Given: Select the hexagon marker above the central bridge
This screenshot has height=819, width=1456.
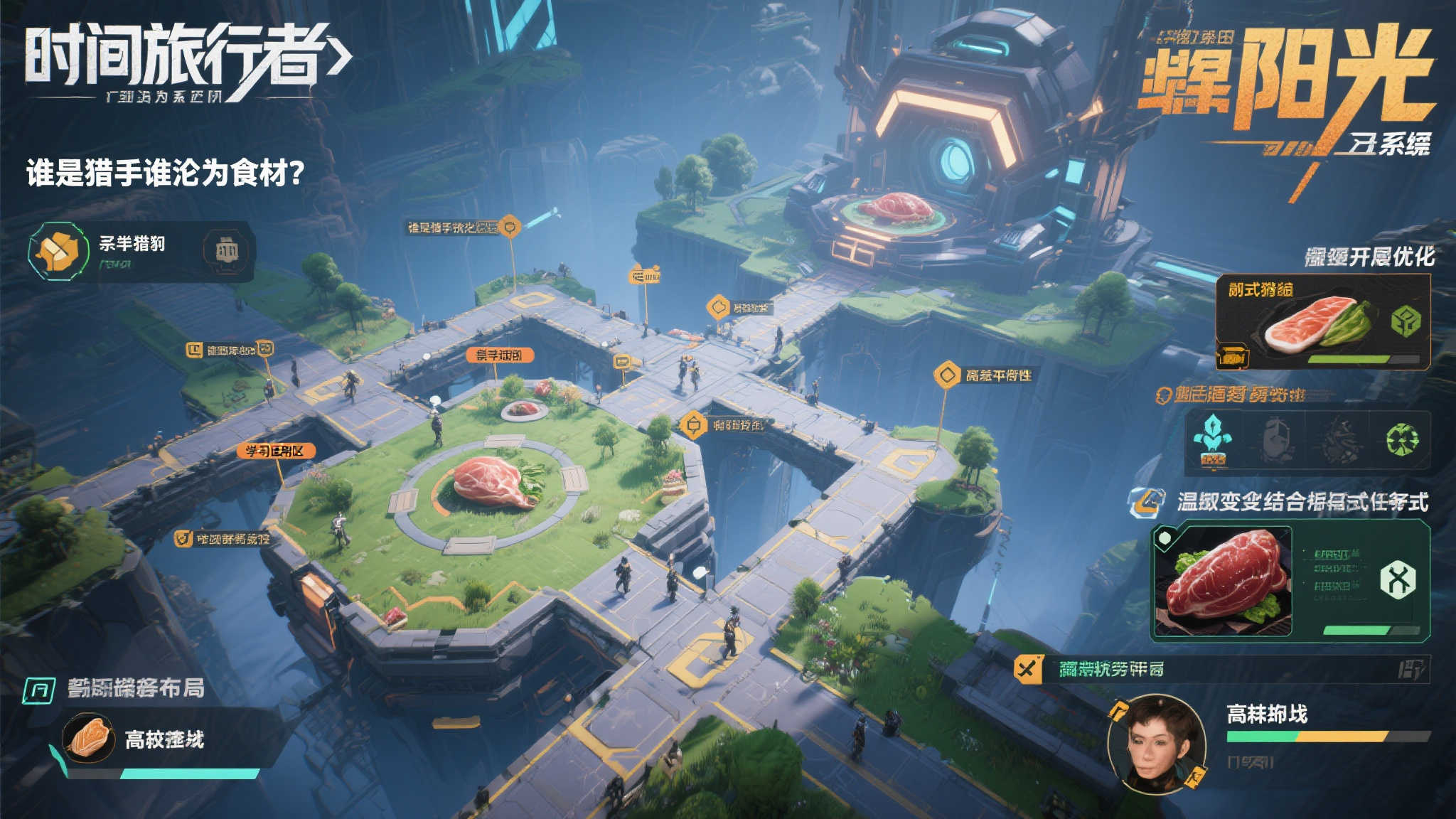Looking at the screenshot, I should tap(692, 425).
